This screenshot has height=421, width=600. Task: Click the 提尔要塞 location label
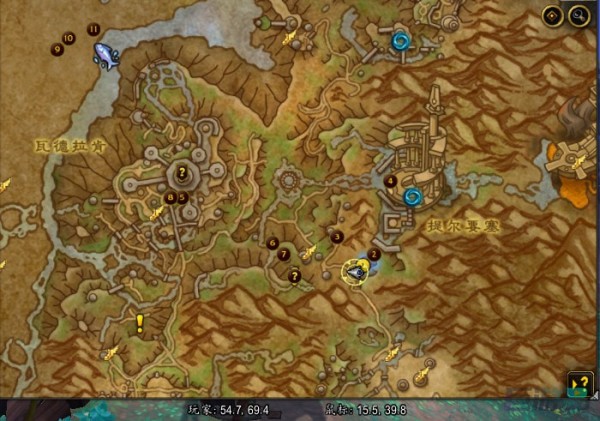[x=465, y=226]
